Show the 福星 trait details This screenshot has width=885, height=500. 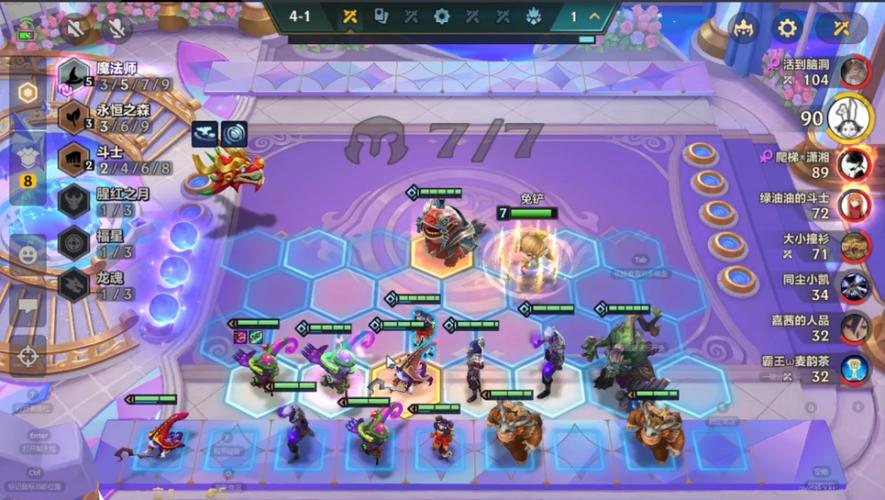pos(73,243)
